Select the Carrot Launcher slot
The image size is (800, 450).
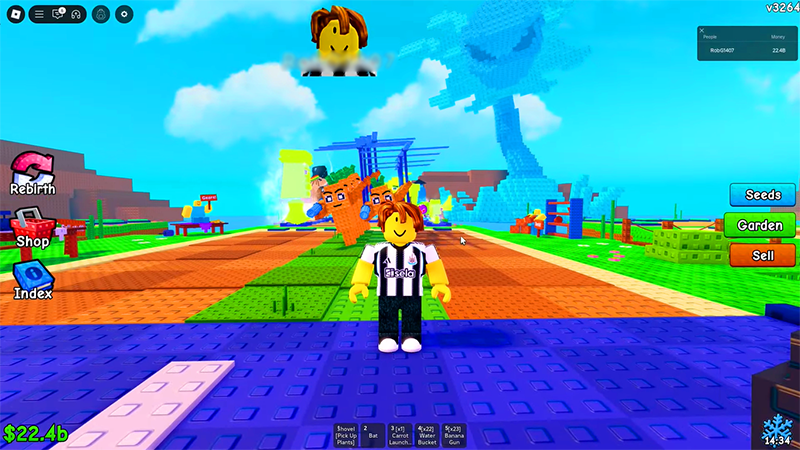[400, 436]
